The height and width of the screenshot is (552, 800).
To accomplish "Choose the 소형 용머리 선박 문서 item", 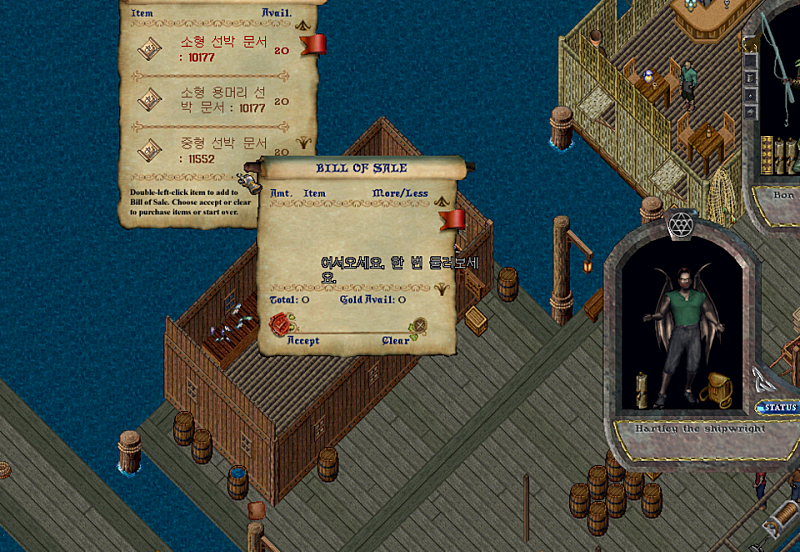I will (222, 100).
